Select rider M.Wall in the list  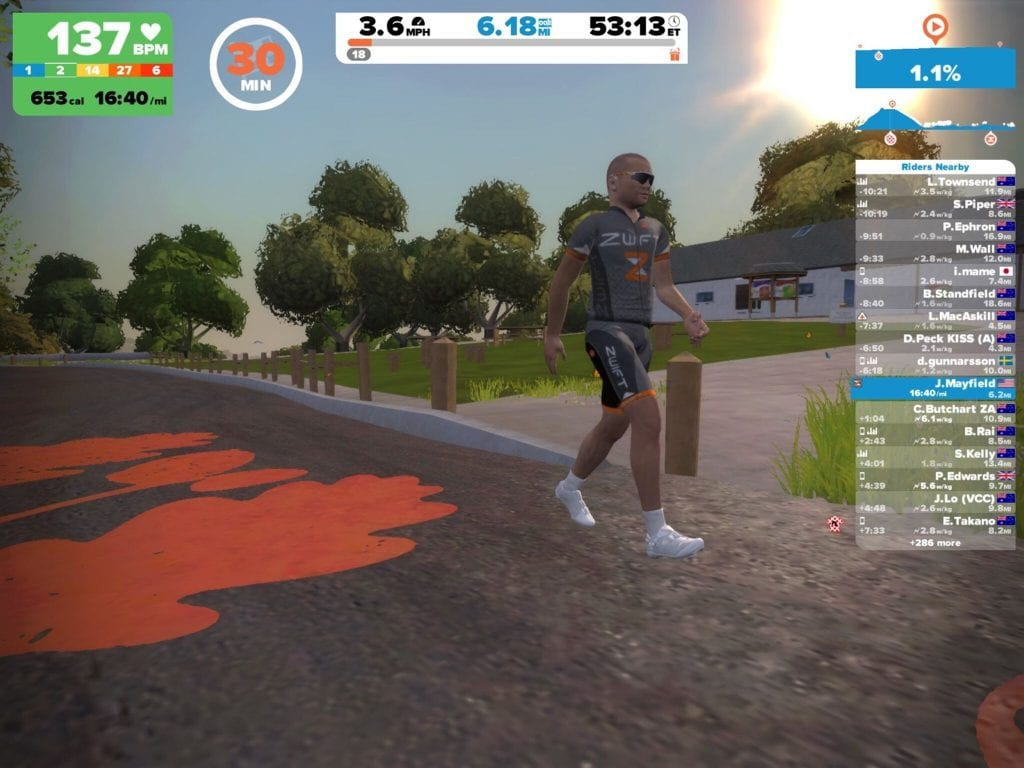click(x=935, y=253)
